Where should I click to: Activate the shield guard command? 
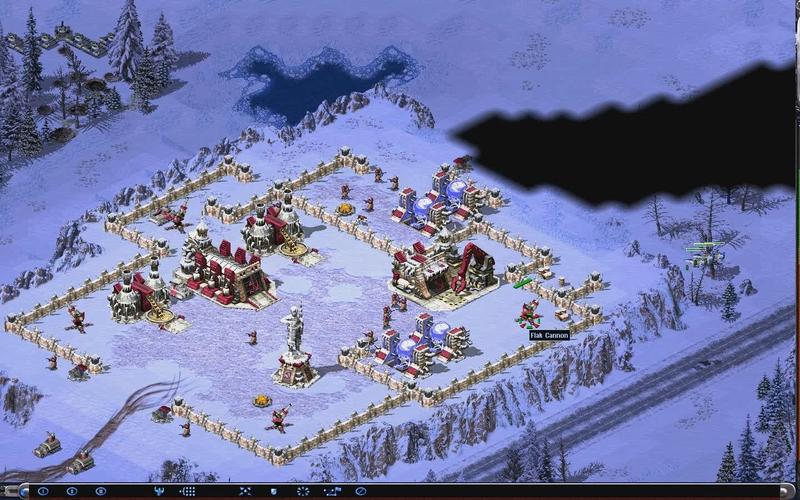274,491
